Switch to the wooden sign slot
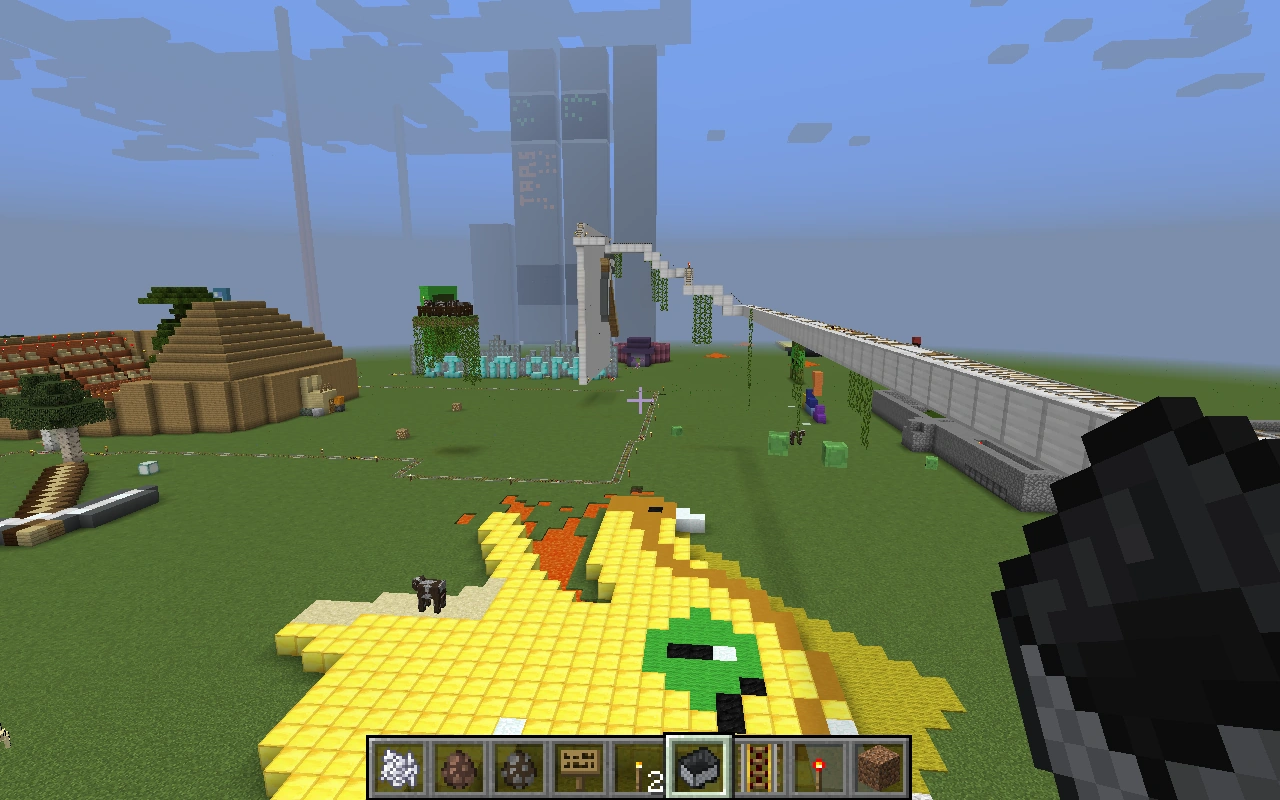This screenshot has height=800, width=1280. click(580, 768)
